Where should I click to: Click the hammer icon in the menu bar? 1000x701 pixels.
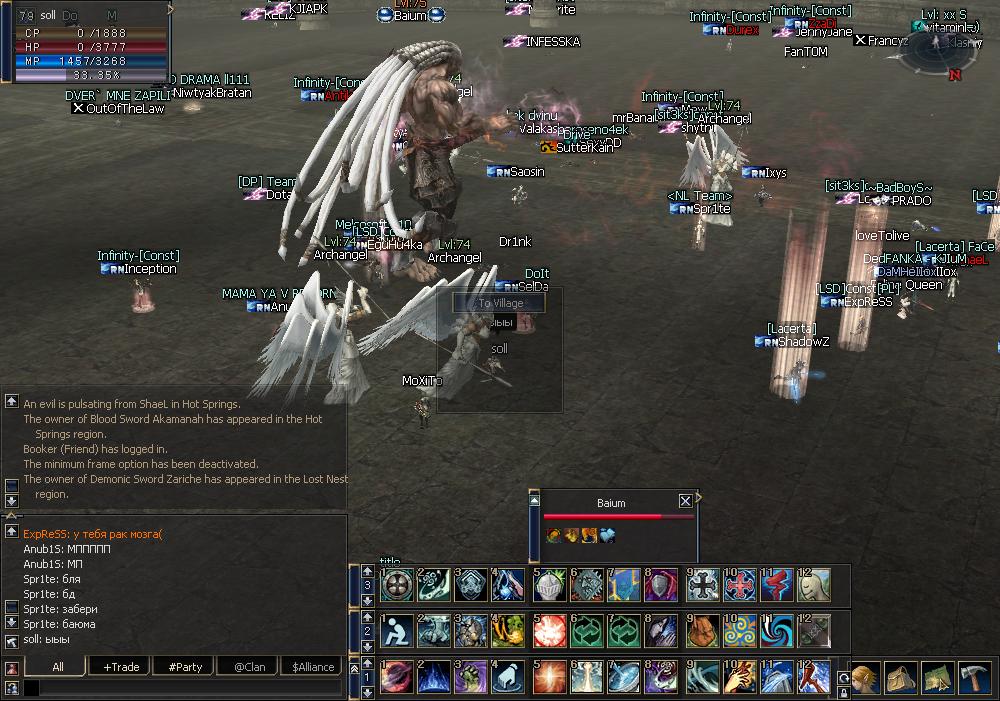click(x=973, y=678)
